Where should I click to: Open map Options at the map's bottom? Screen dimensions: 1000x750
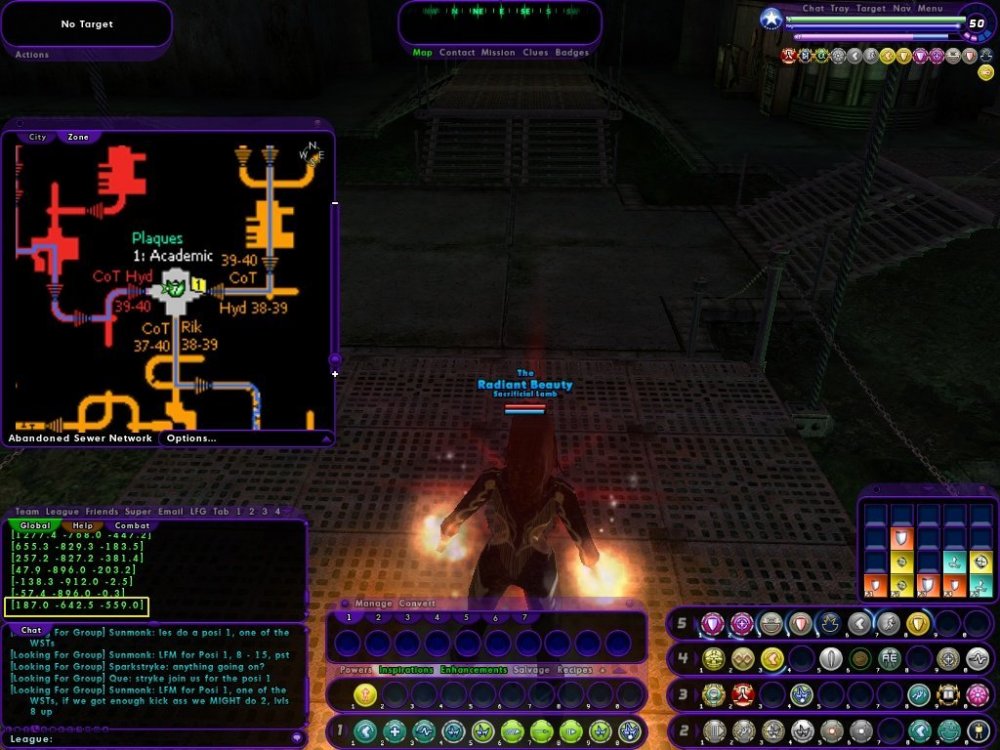tap(191, 438)
